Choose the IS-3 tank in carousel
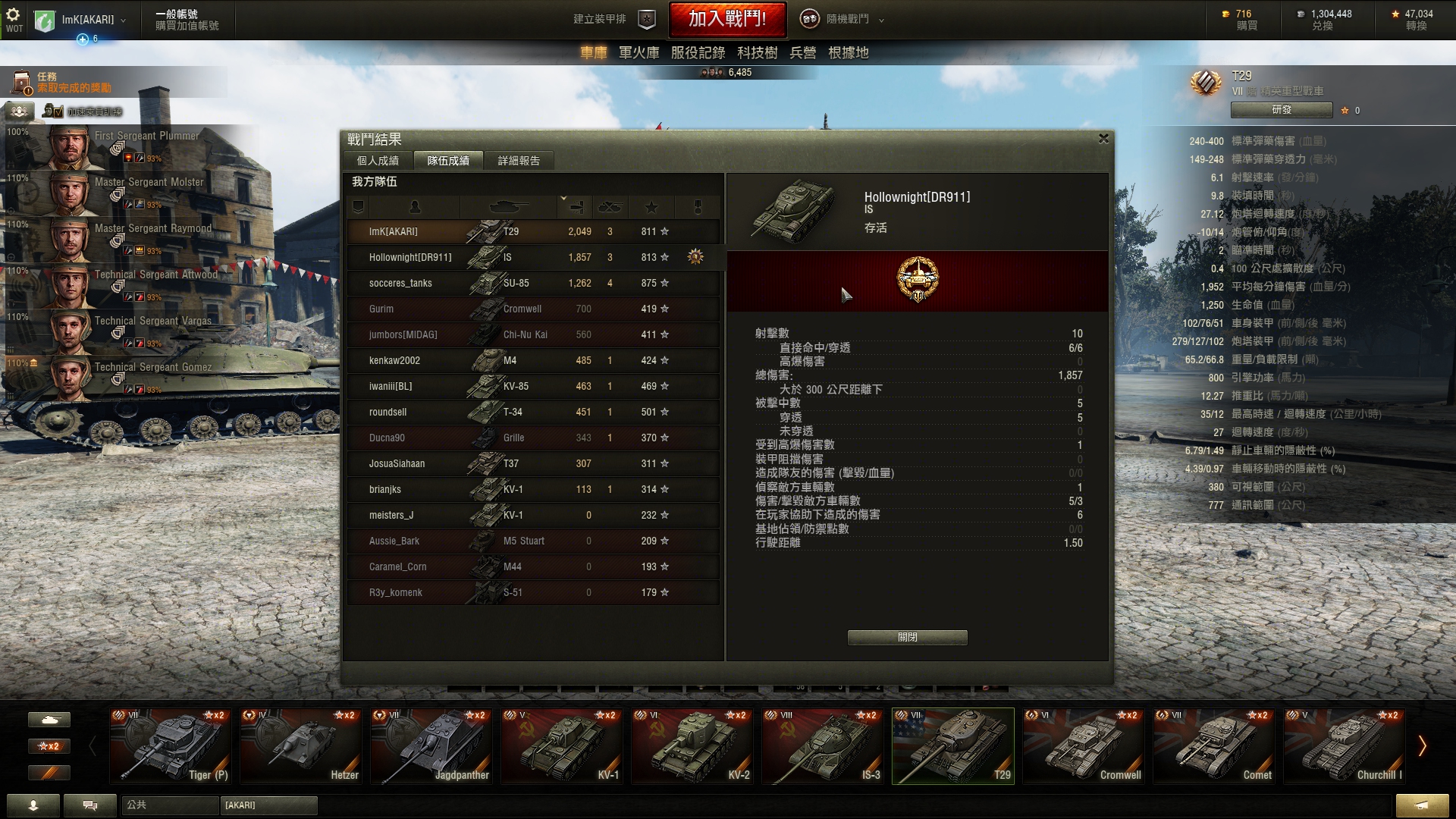Screen dimensions: 1456x819 coord(822,746)
